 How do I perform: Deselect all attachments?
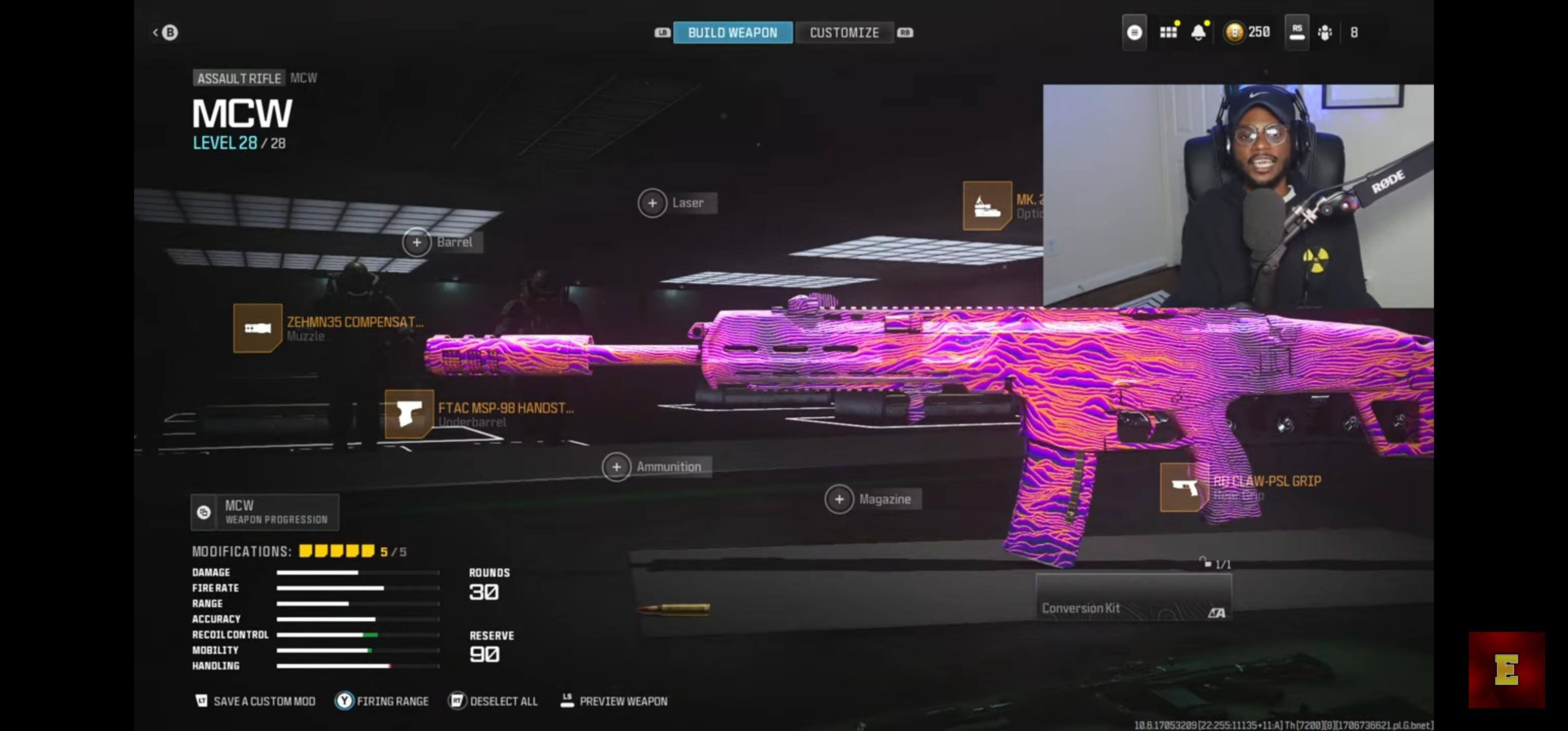pyautogui.click(x=494, y=701)
